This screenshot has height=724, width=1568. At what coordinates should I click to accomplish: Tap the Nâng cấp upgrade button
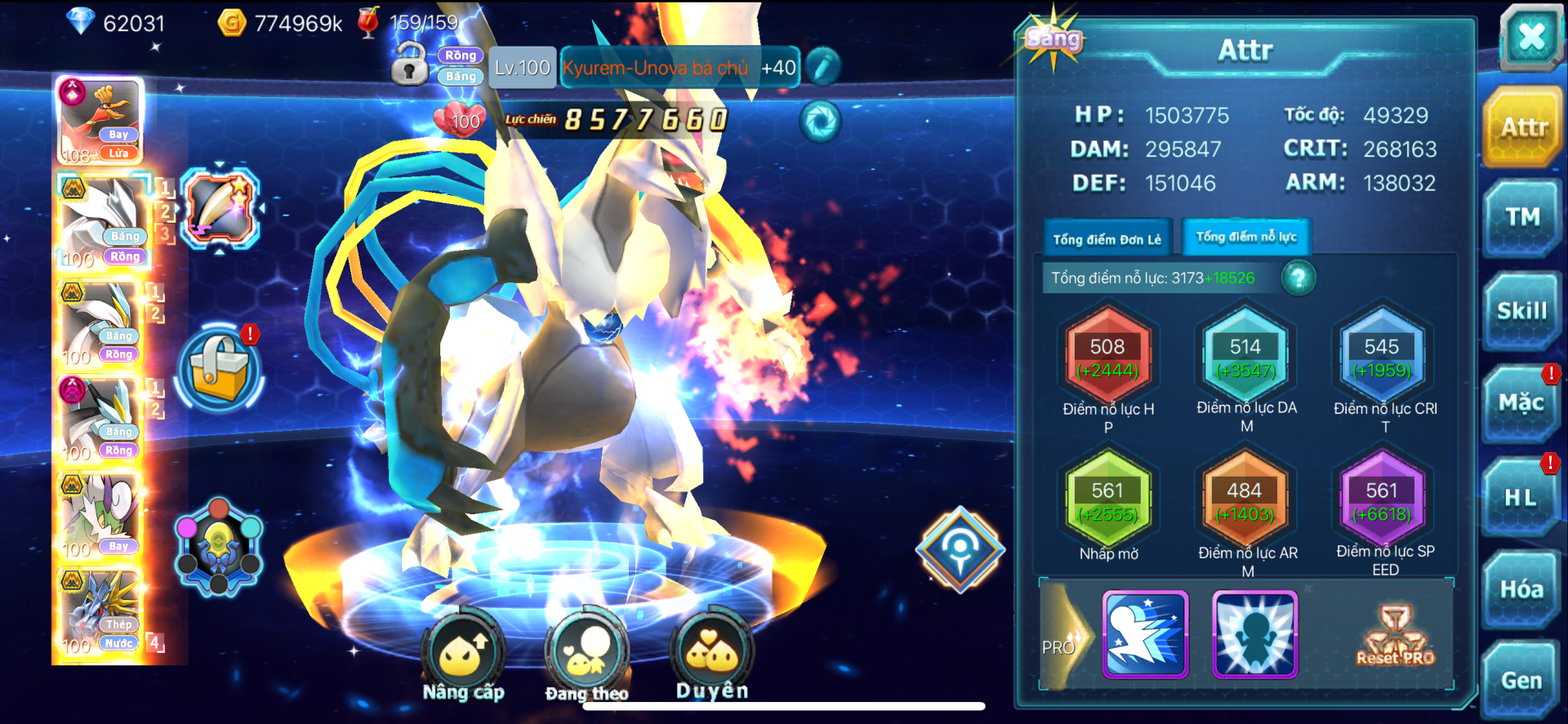(x=463, y=655)
